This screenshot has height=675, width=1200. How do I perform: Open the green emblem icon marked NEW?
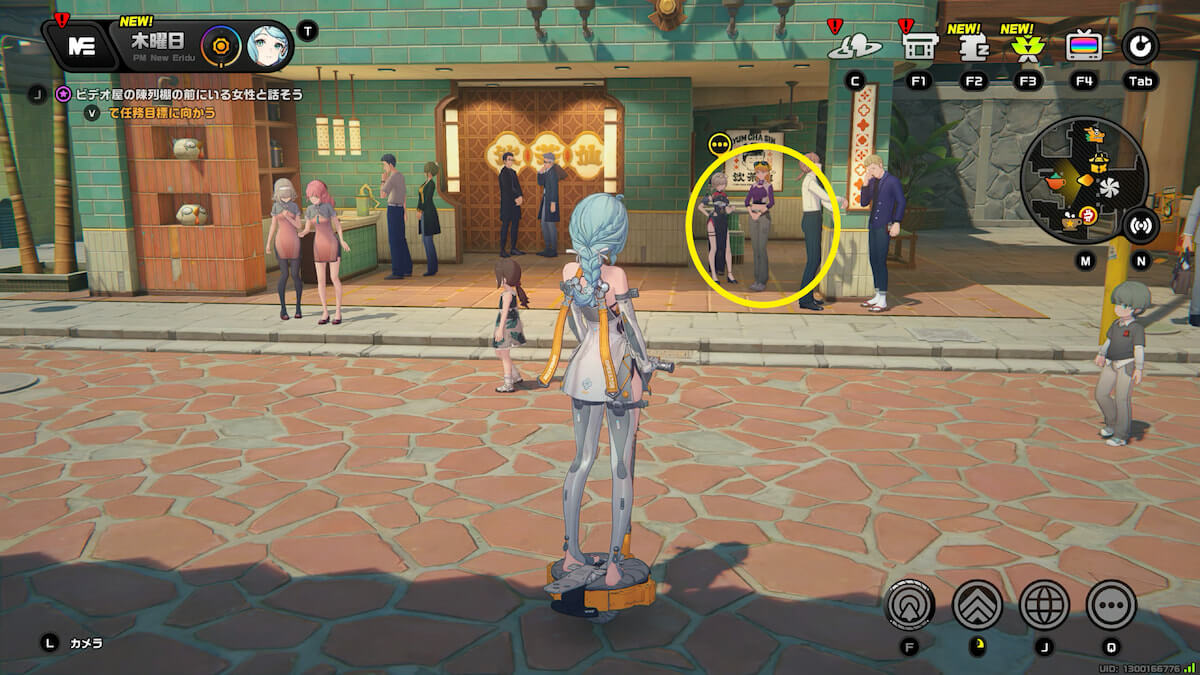click(1027, 46)
